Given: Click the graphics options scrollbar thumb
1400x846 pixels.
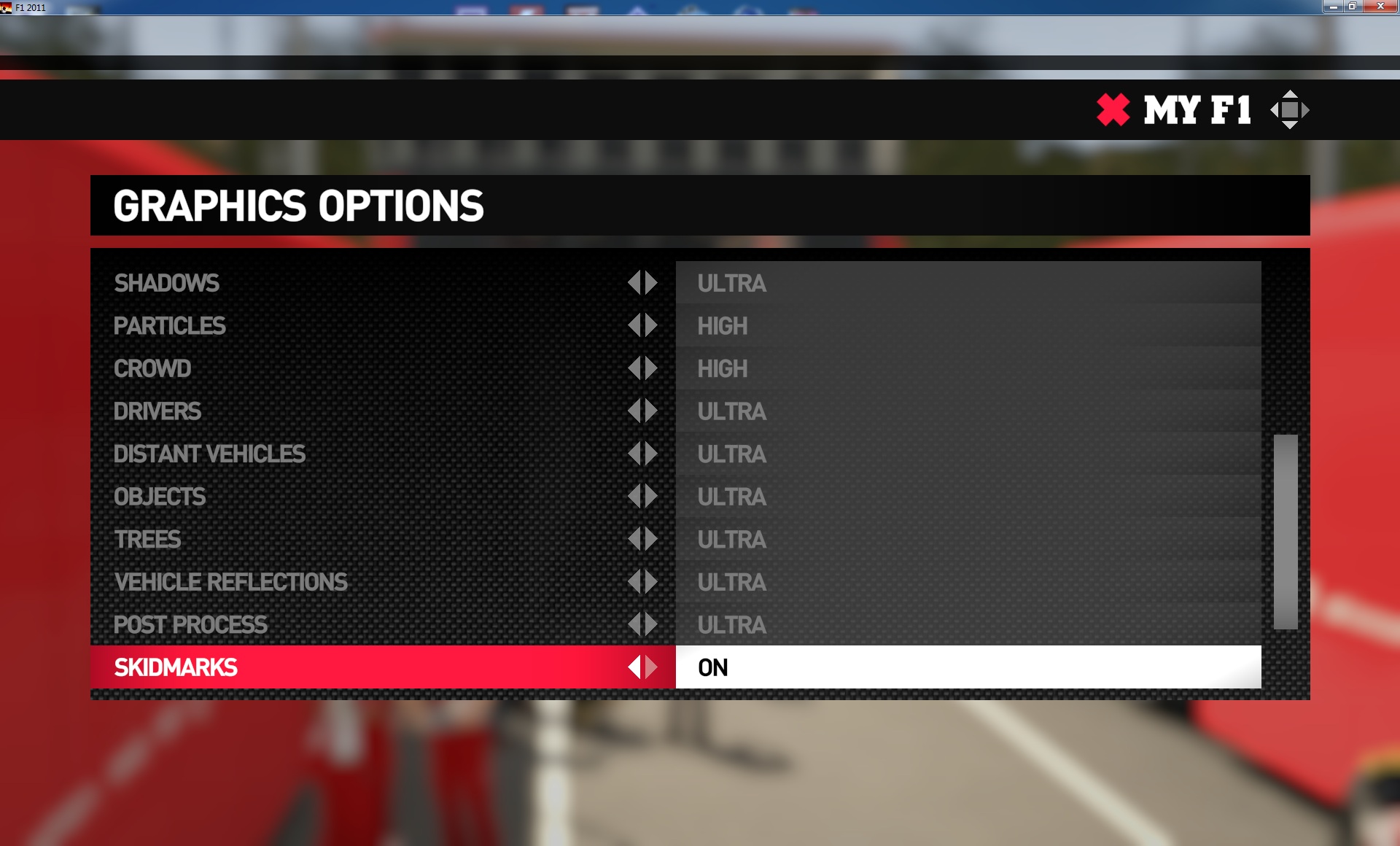Looking at the screenshot, I should click(1285, 532).
